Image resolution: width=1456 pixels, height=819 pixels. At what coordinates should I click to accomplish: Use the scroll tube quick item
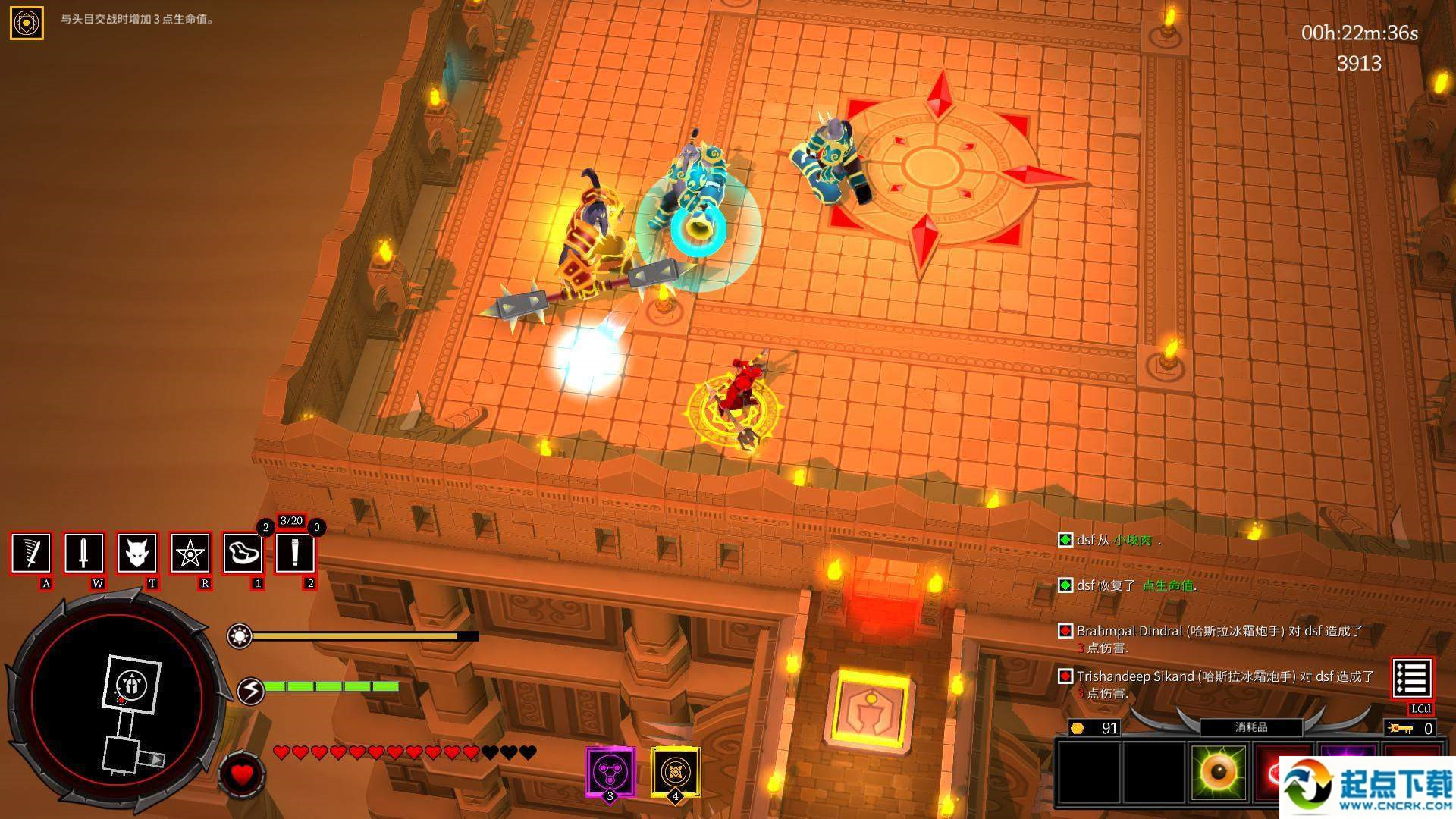point(295,553)
